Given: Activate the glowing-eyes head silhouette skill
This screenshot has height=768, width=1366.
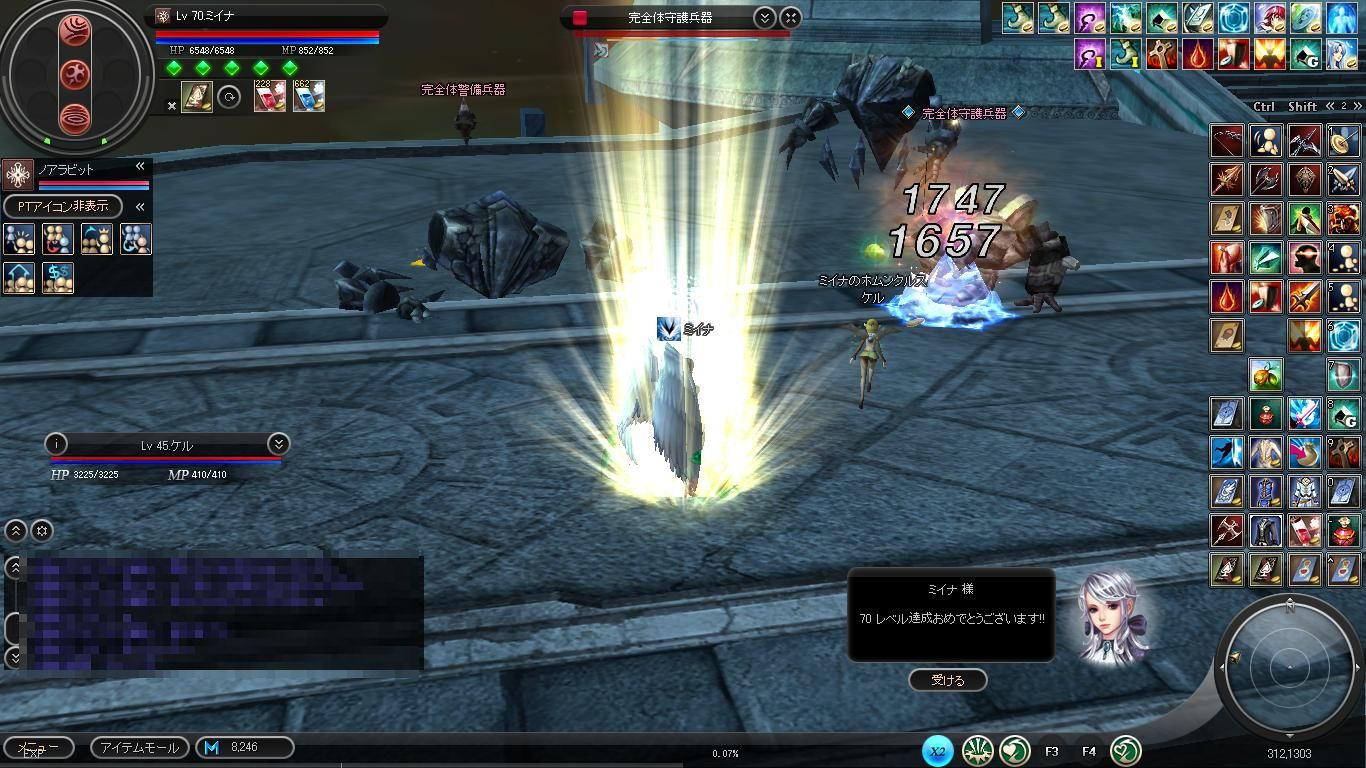Looking at the screenshot, I should pyautogui.click(x=1304, y=258).
